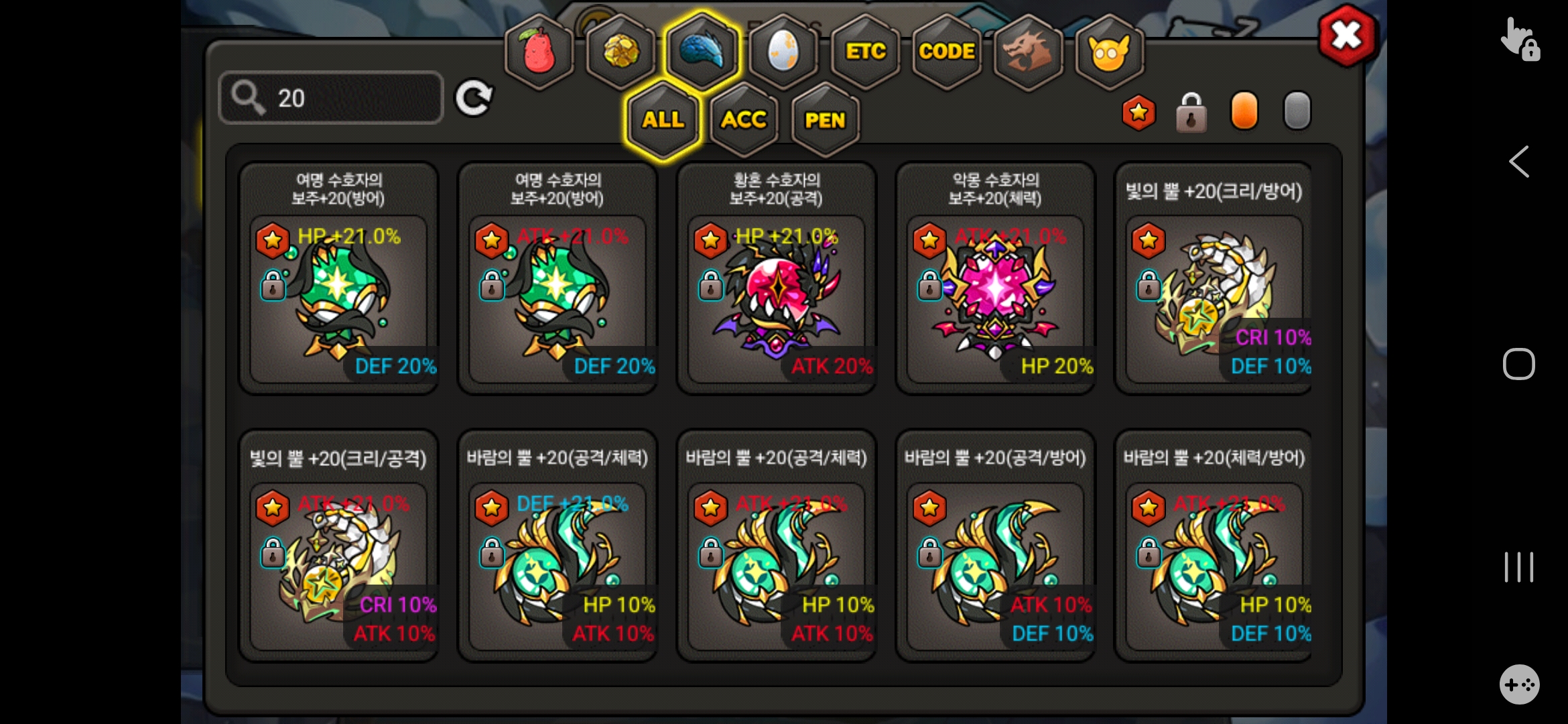Open the gold ore category tab

[x=620, y=52]
